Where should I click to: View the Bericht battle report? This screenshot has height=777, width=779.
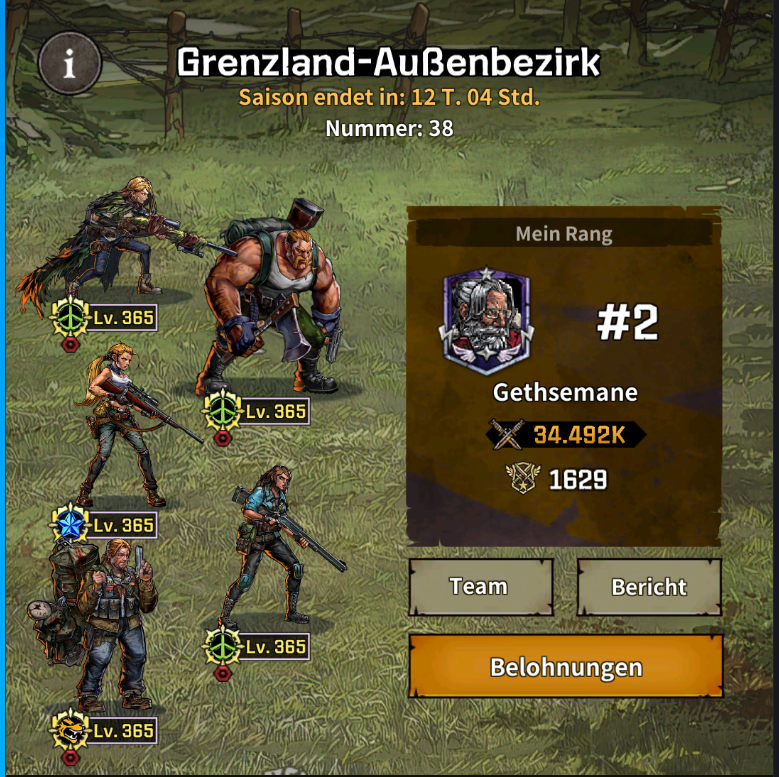(x=649, y=586)
